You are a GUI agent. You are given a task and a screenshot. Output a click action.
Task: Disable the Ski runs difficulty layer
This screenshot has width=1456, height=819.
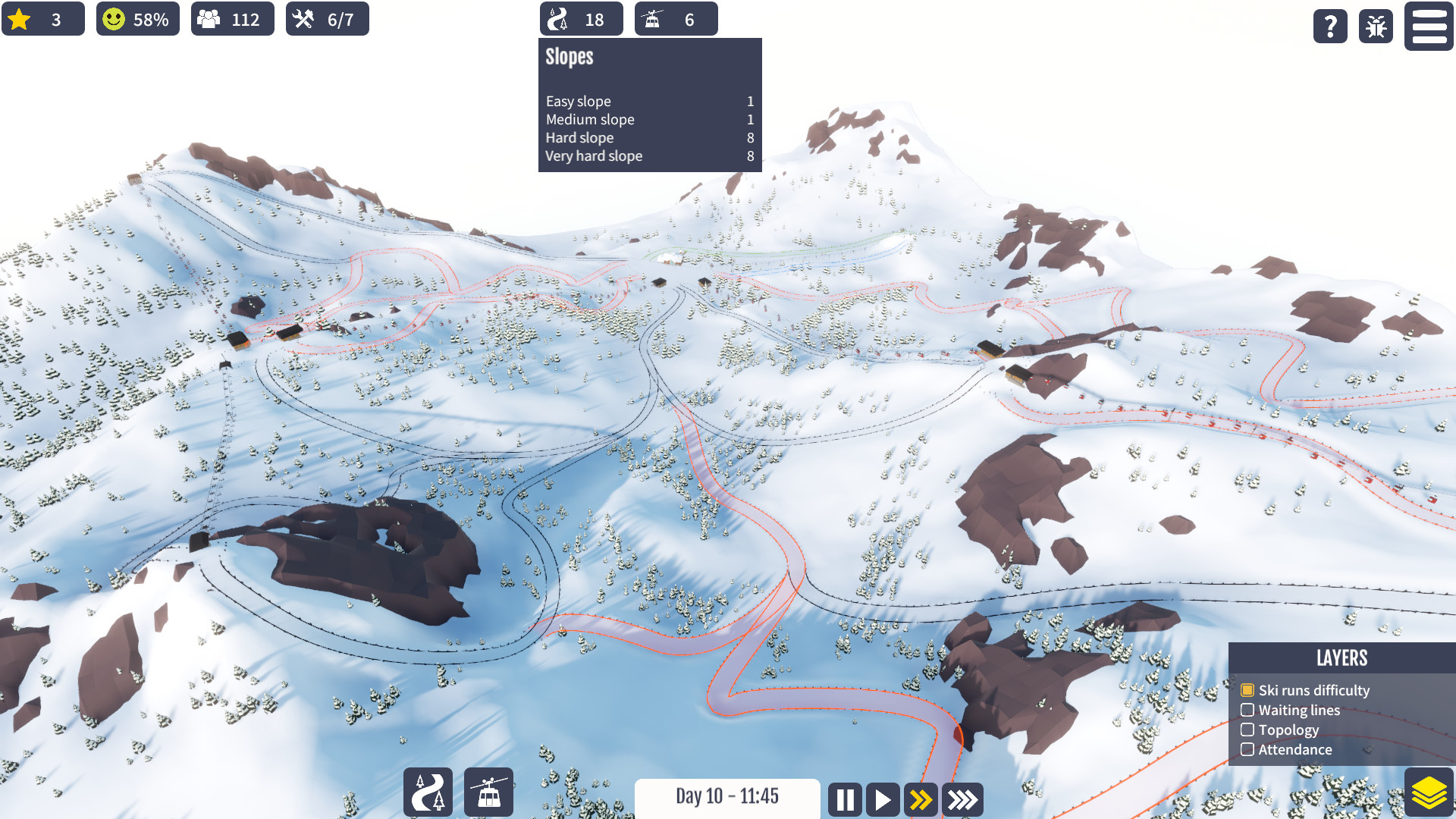[x=1248, y=690]
